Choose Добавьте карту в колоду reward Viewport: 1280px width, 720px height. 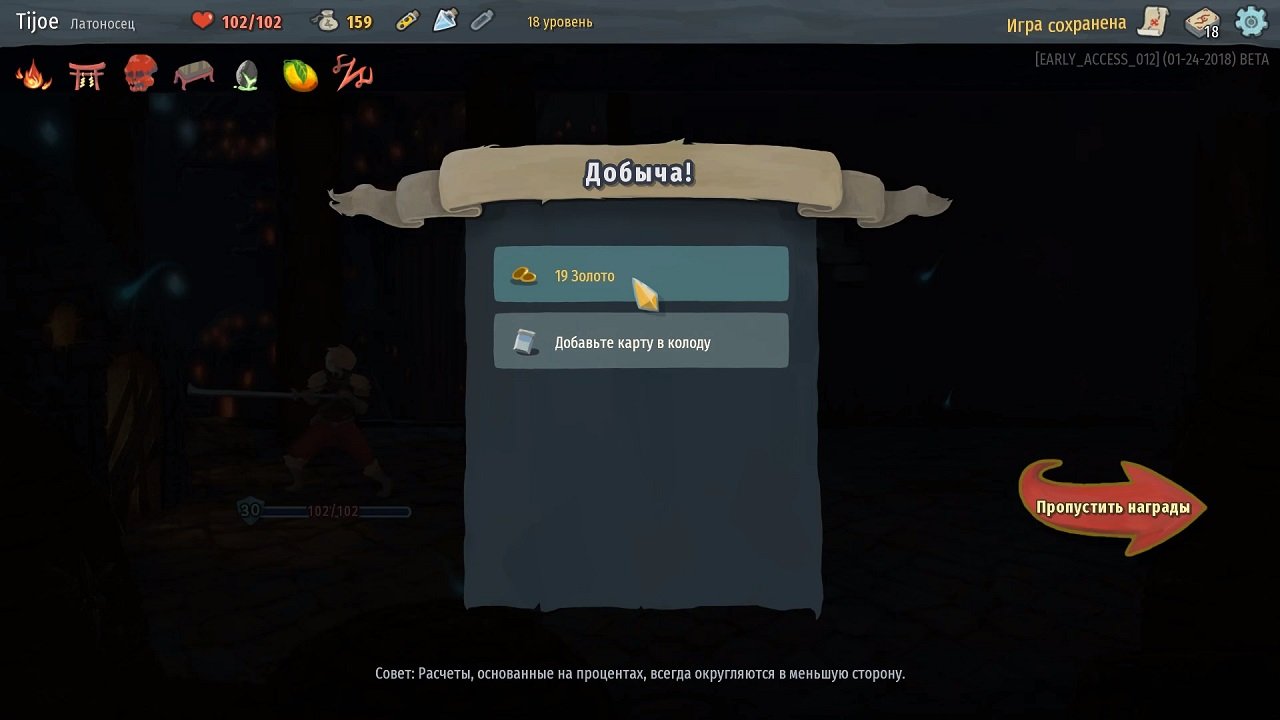pyautogui.click(x=640, y=340)
